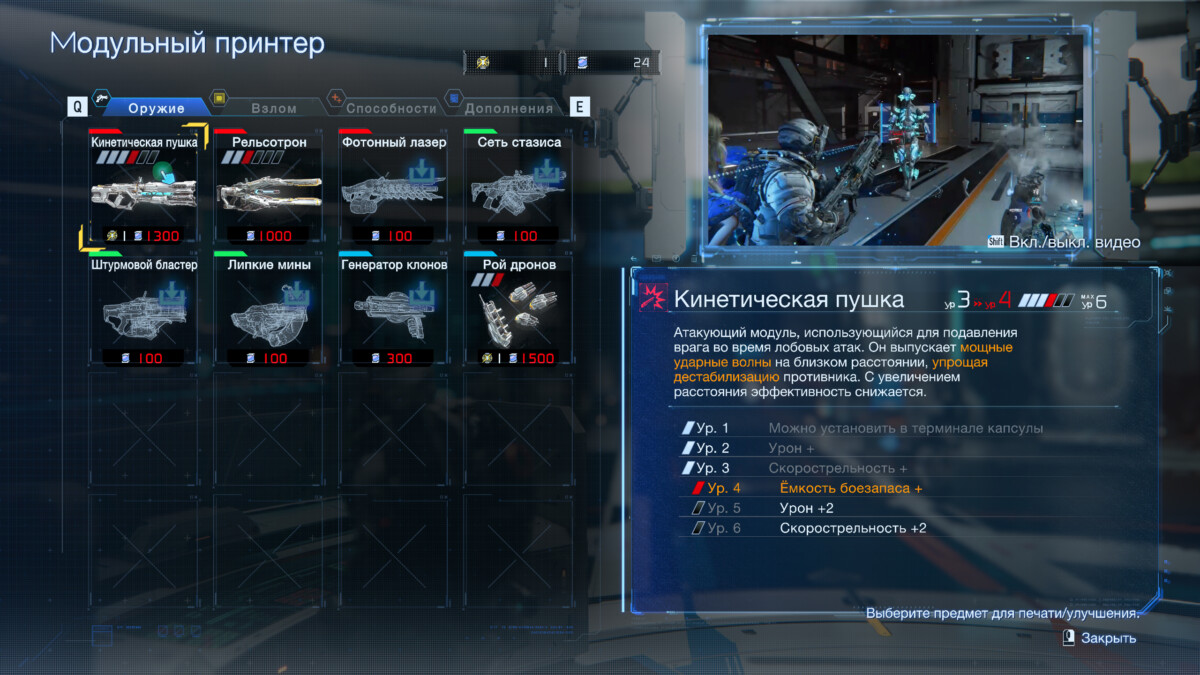
Task: Choose the Липкие мины slot
Action: tap(269, 311)
